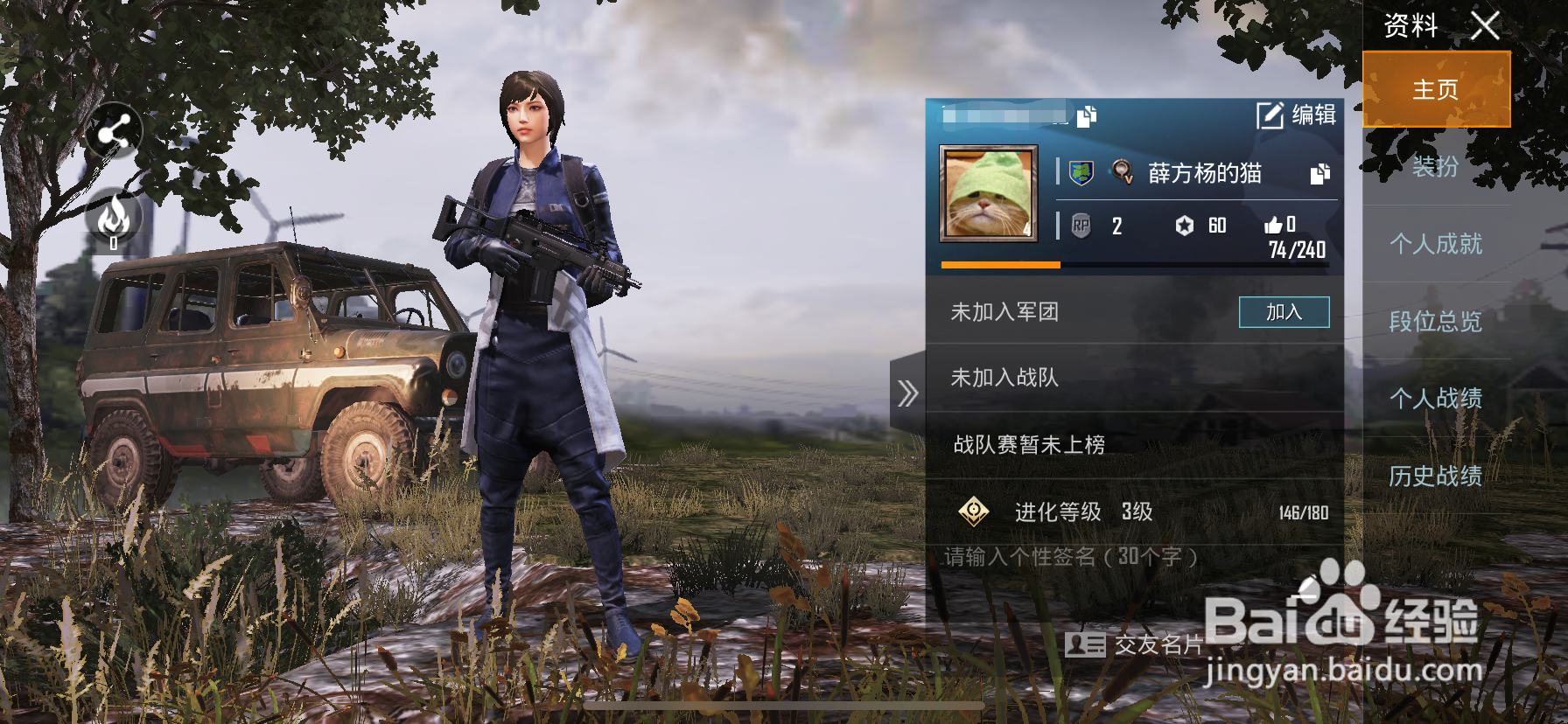Click the RP level badge icon

click(x=1080, y=226)
